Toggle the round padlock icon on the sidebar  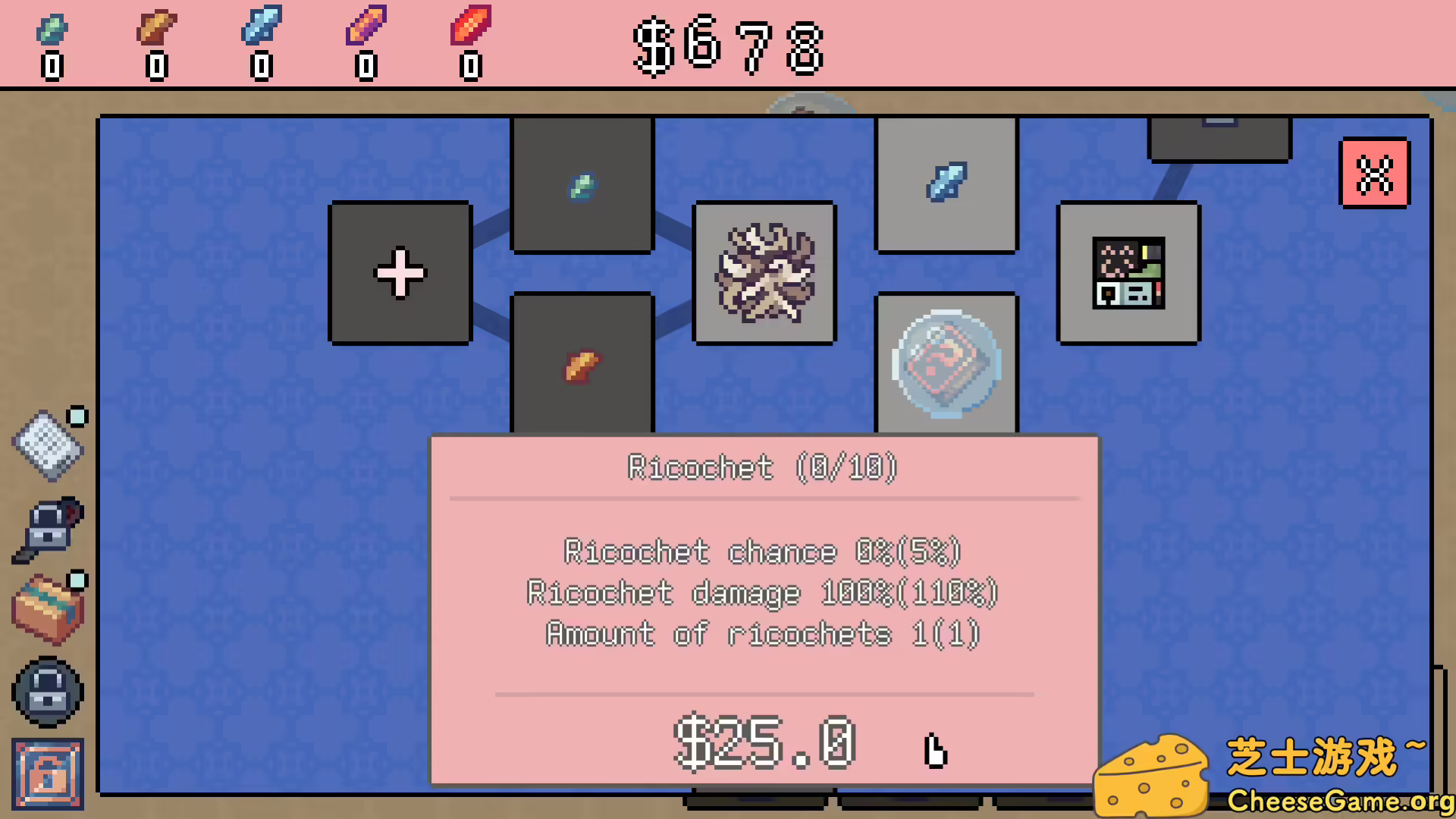pyautogui.click(x=48, y=692)
